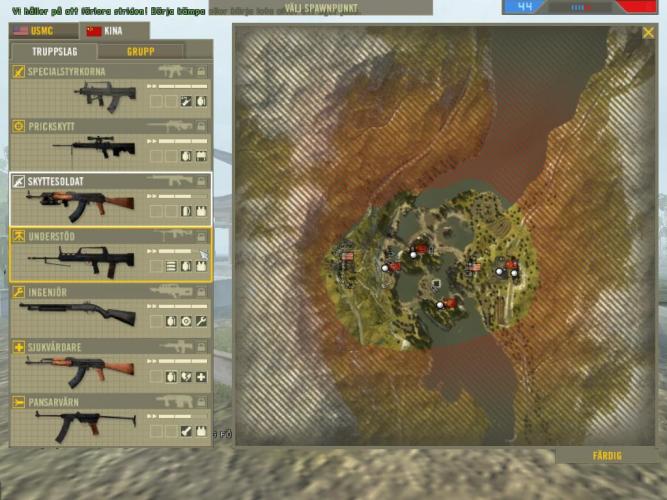Pick the Sjukvårdare medic kit
This screenshot has height=500, width=667.
click(109, 364)
